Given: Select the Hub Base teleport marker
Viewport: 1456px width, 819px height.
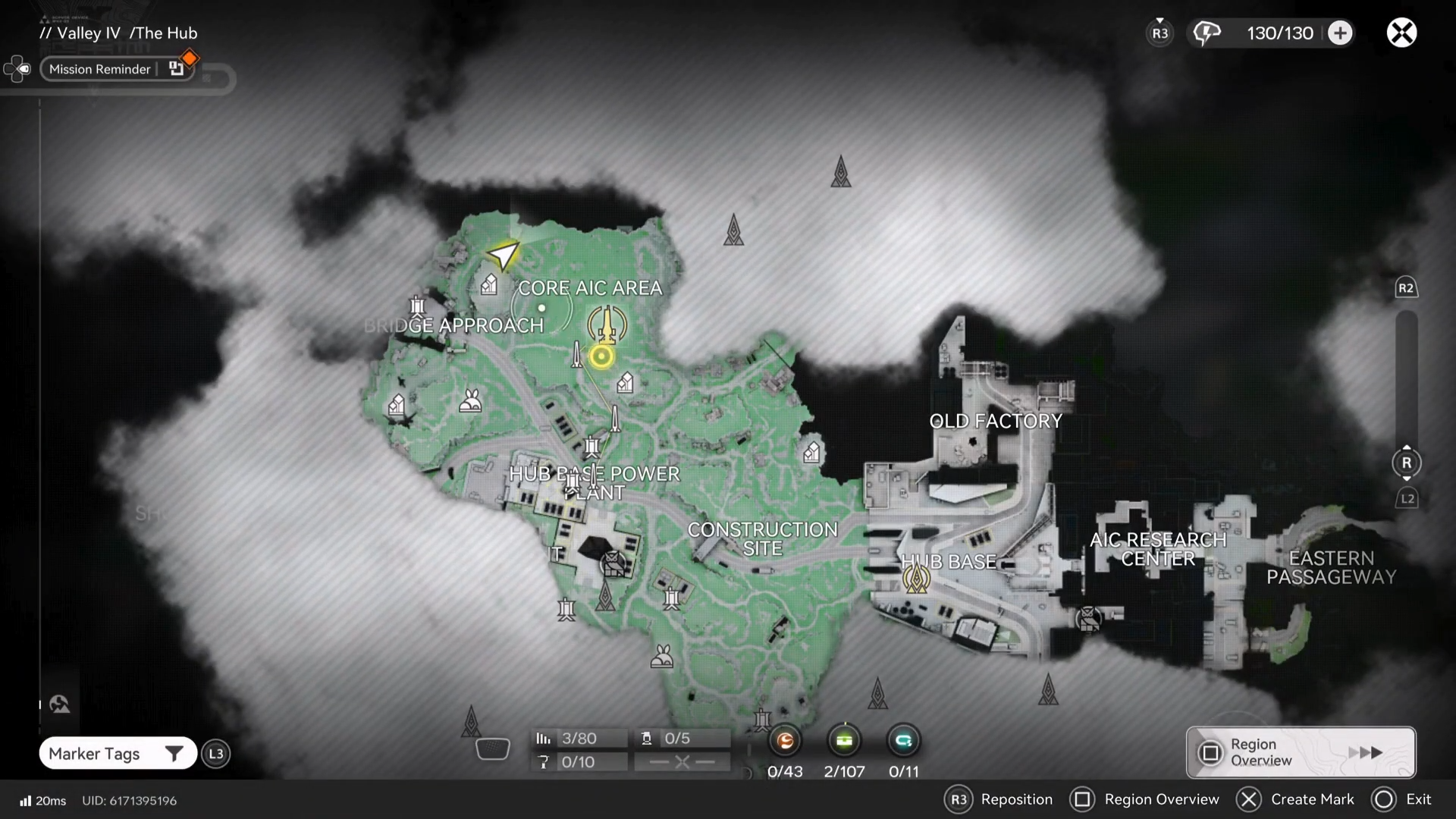Looking at the screenshot, I should [916, 579].
